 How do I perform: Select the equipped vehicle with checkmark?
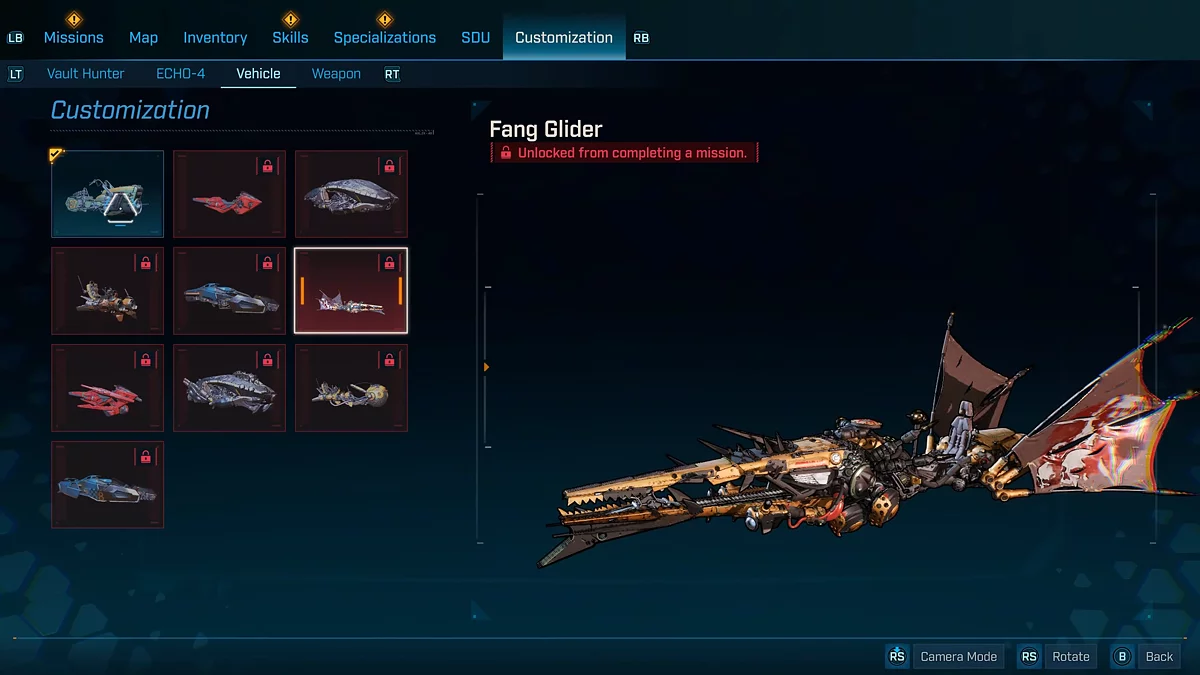click(108, 194)
